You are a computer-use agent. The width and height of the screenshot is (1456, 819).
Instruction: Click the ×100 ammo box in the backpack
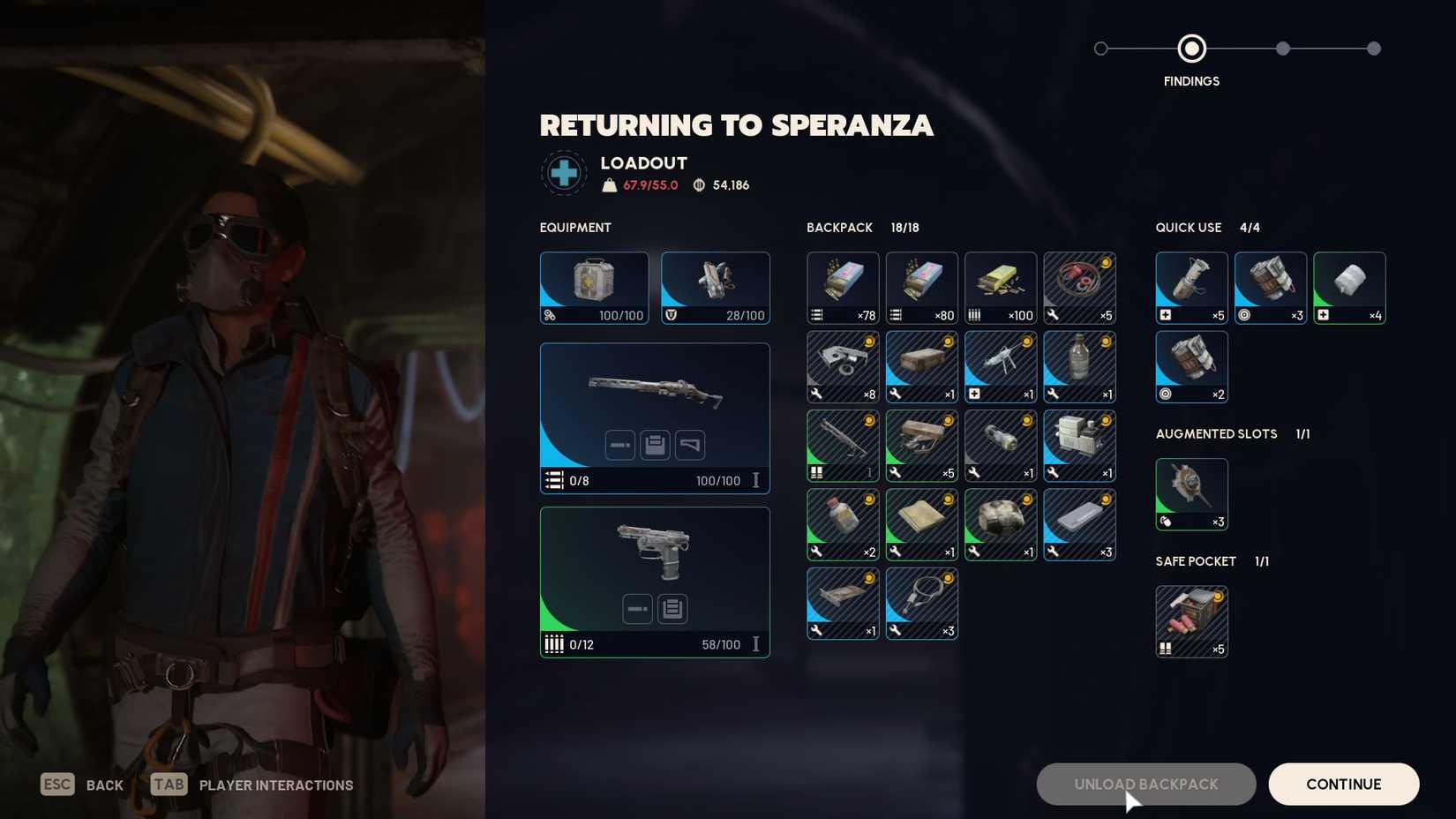(x=1001, y=287)
